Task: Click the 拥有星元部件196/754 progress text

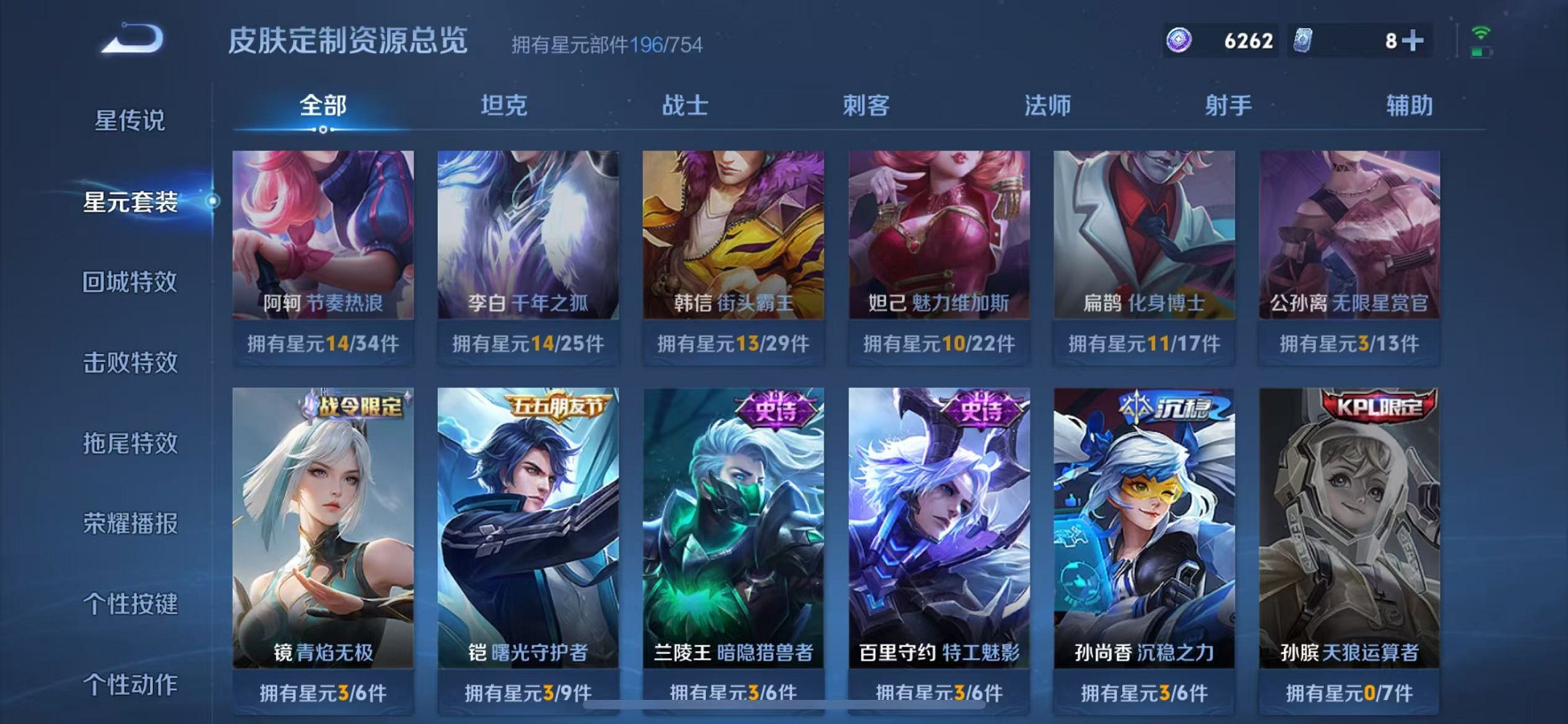Action: [x=606, y=45]
